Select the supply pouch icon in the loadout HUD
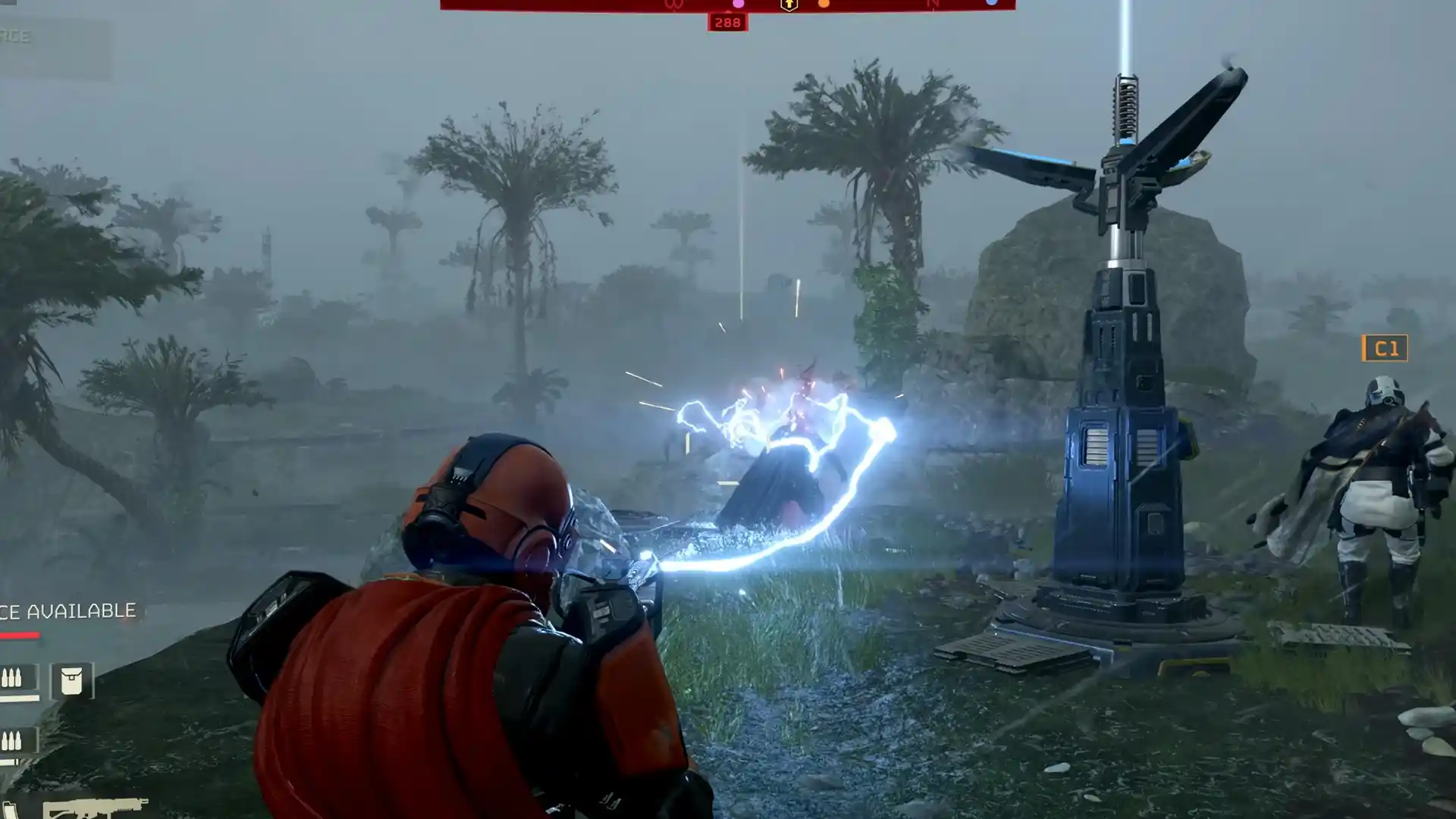The width and height of the screenshot is (1456, 819). click(71, 680)
